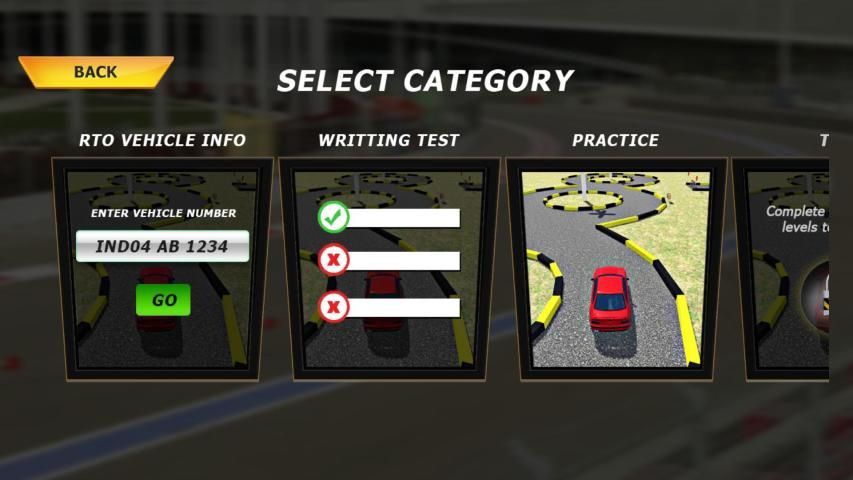Choose the Practice category card
This screenshot has height=480, width=853.
tap(615, 270)
